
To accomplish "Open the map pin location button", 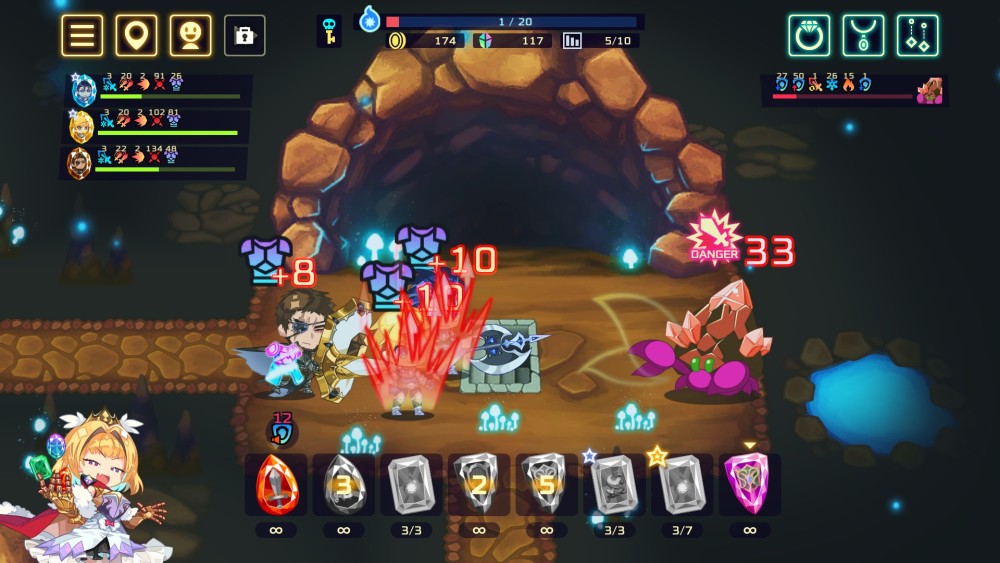I will [136, 35].
